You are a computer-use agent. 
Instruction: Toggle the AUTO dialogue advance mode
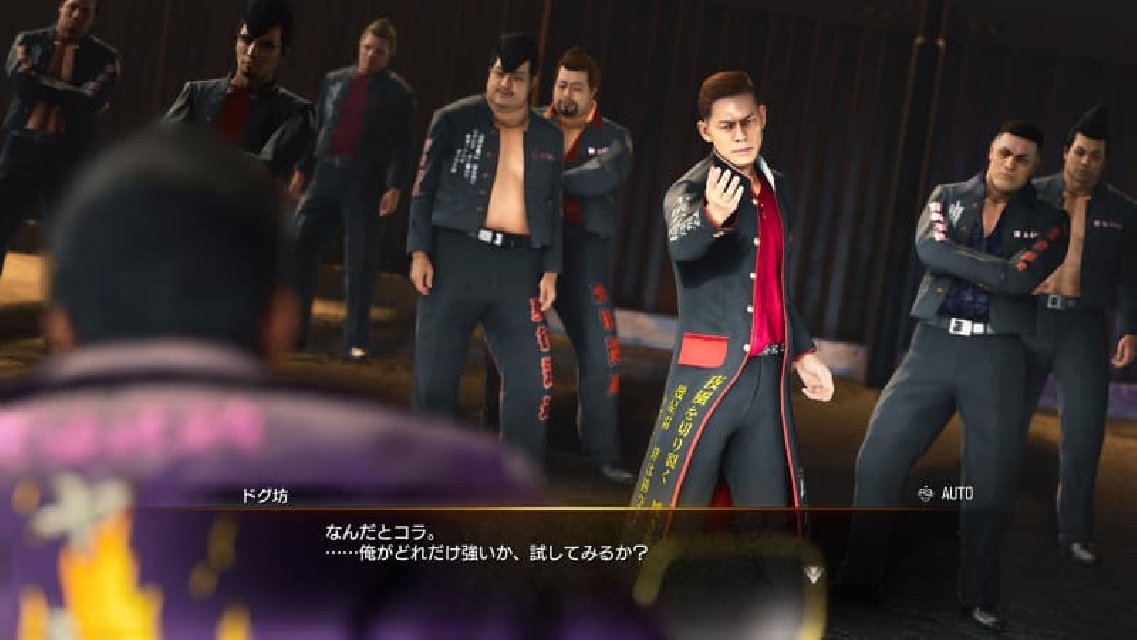[x=945, y=493]
